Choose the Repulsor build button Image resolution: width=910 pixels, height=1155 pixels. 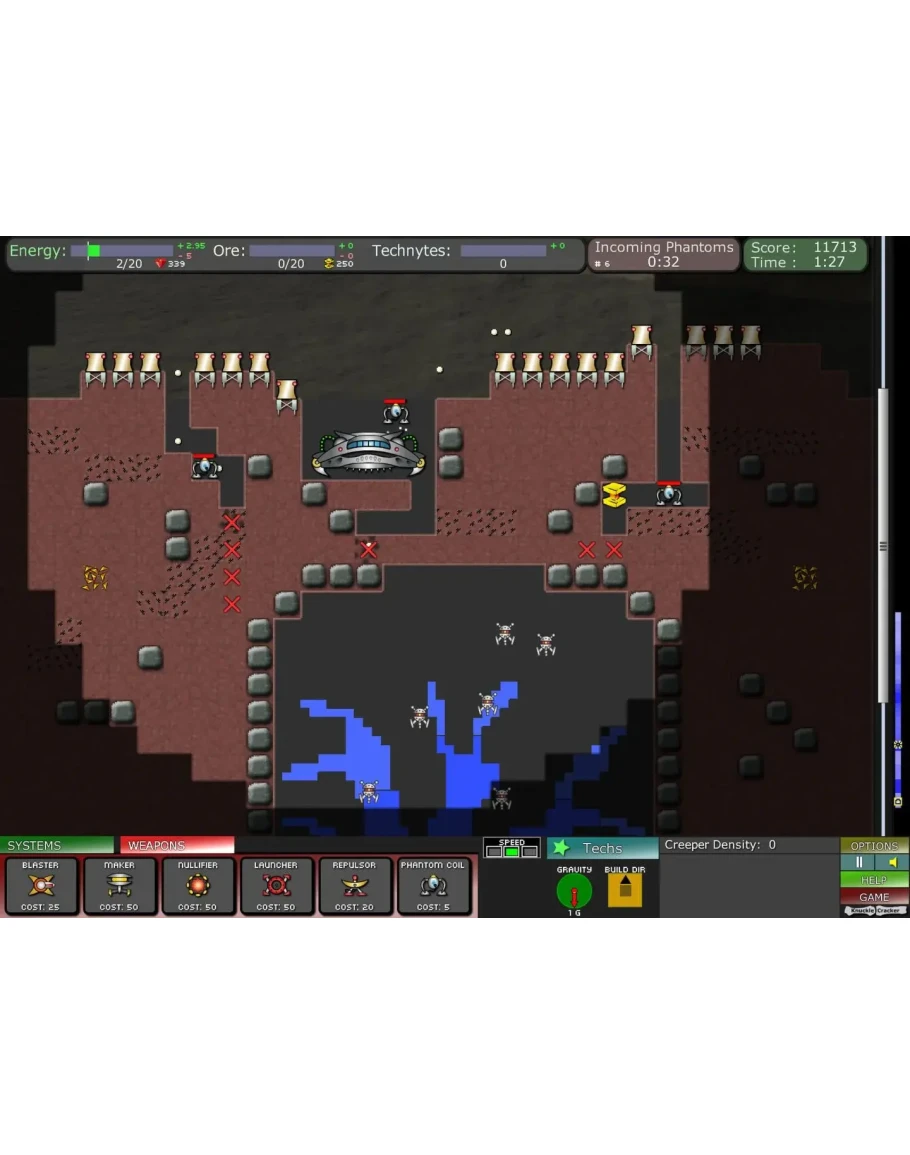355,885
